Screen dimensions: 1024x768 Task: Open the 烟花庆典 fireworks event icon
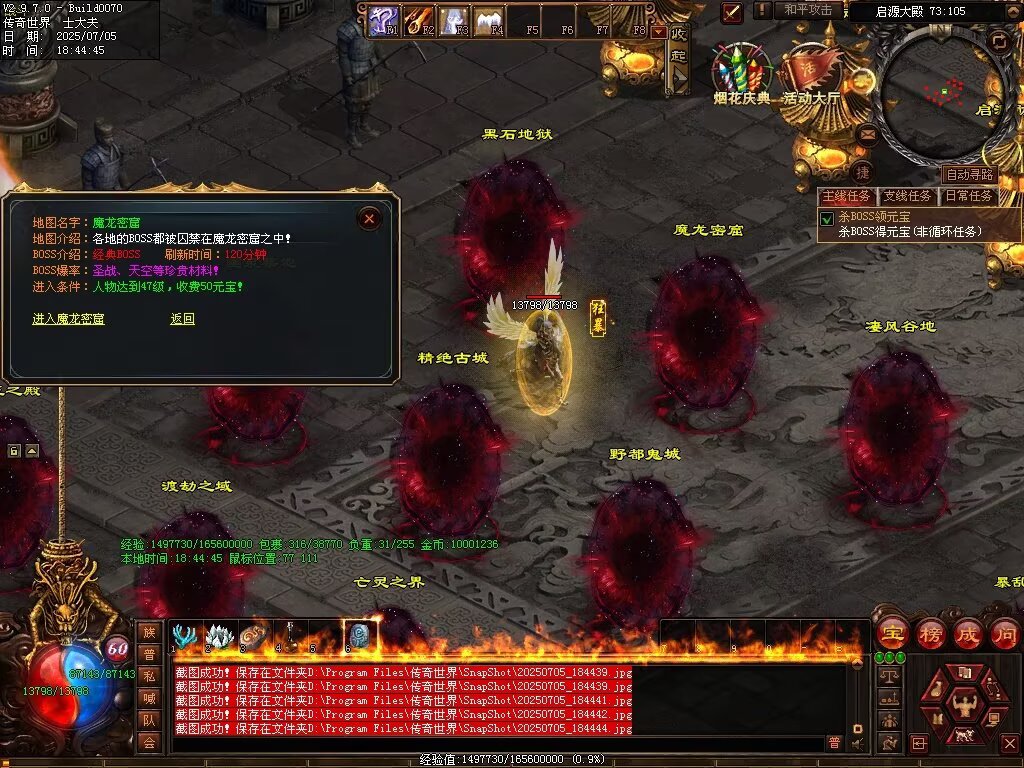741,72
